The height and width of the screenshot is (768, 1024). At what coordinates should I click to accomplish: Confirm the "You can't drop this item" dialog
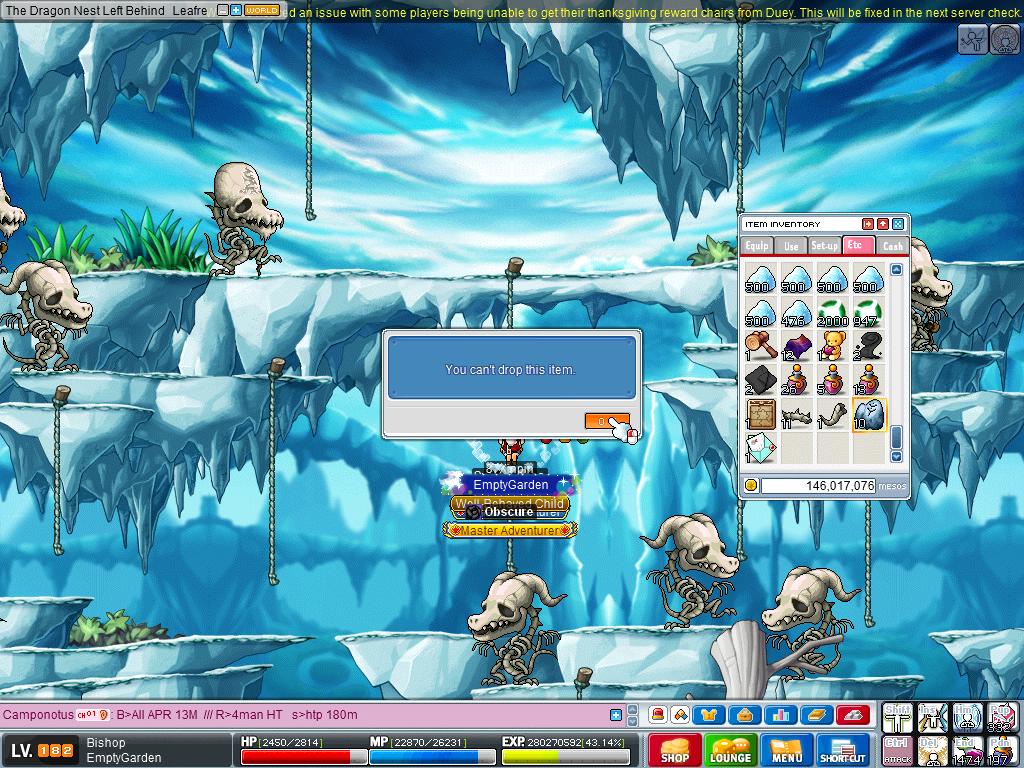coord(607,421)
